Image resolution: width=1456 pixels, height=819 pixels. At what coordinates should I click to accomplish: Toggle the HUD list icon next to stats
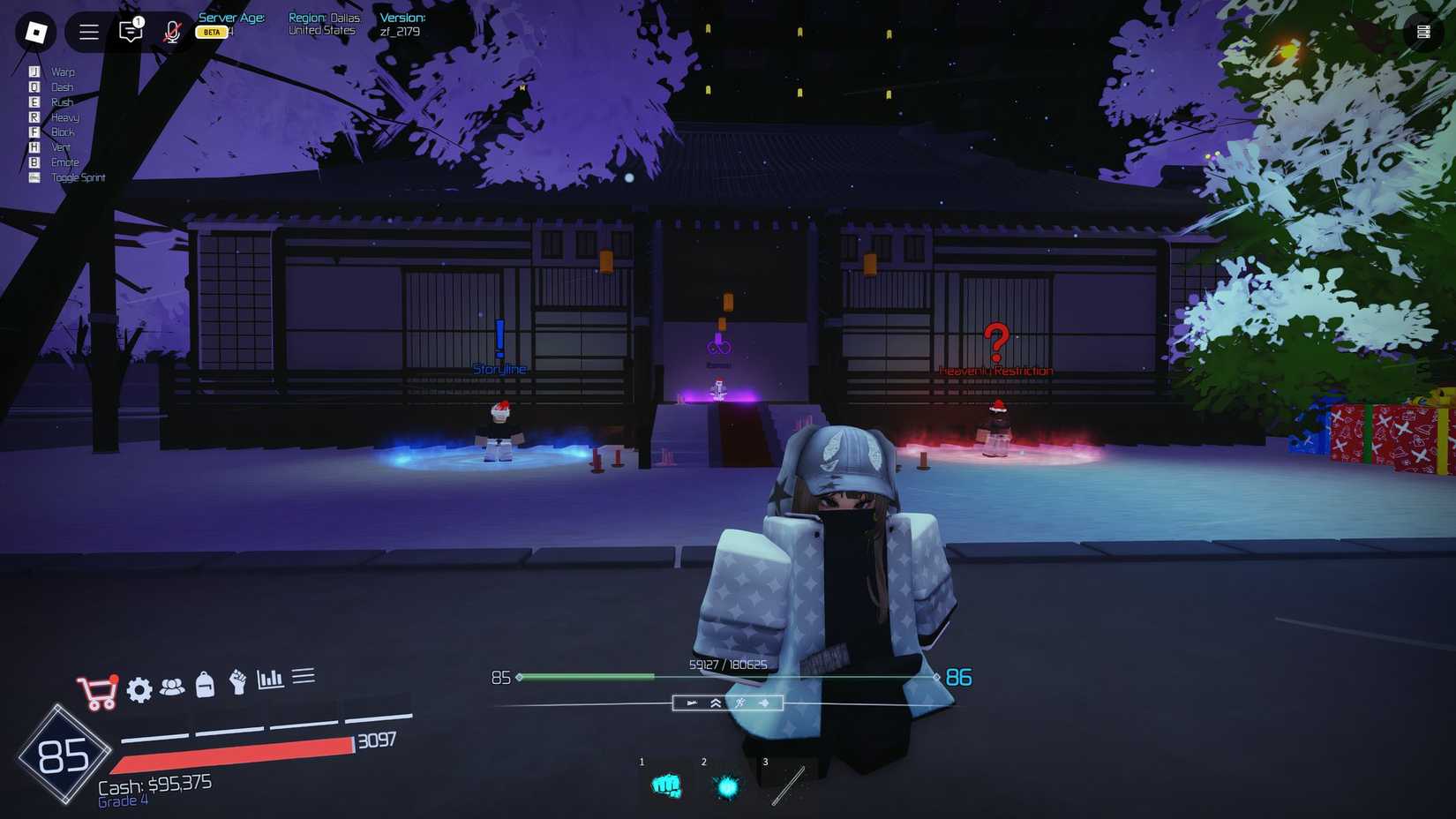tap(304, 675)
